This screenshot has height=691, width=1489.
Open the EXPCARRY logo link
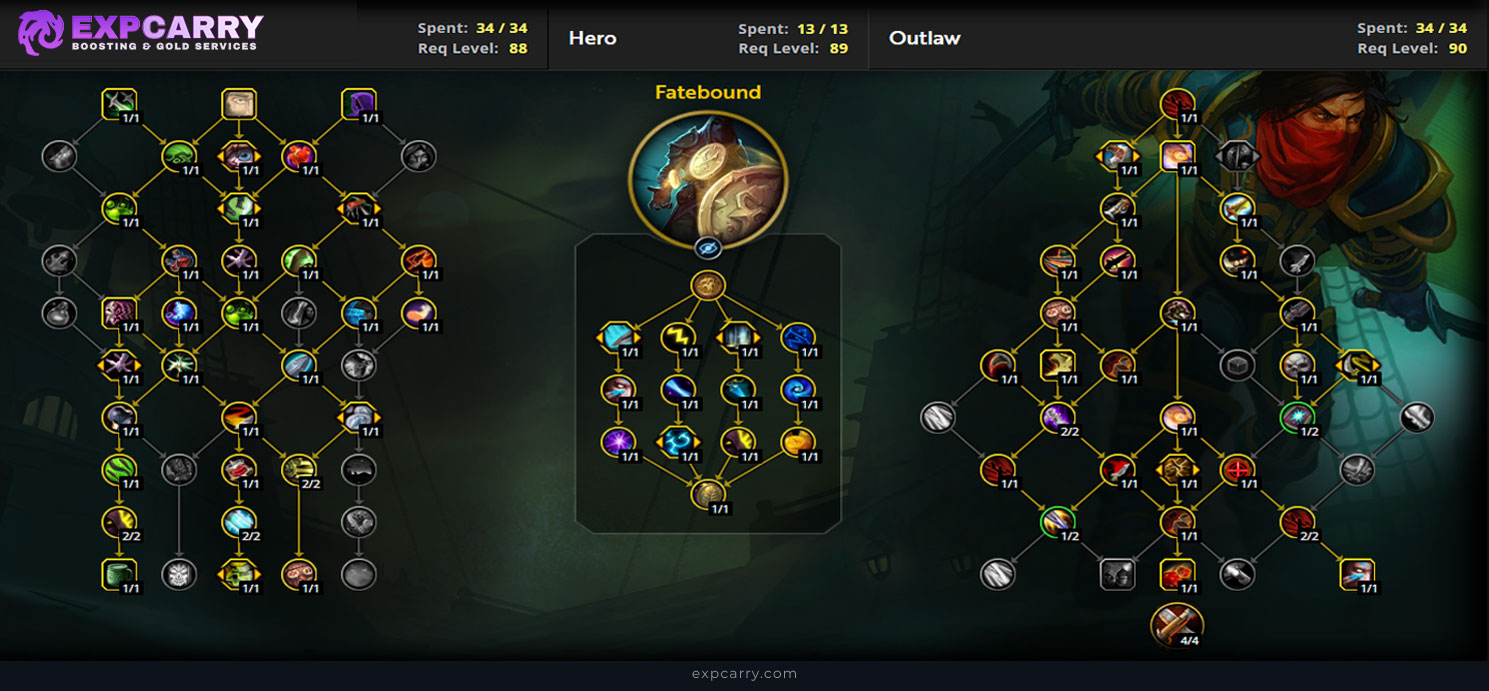pos(140,33)
